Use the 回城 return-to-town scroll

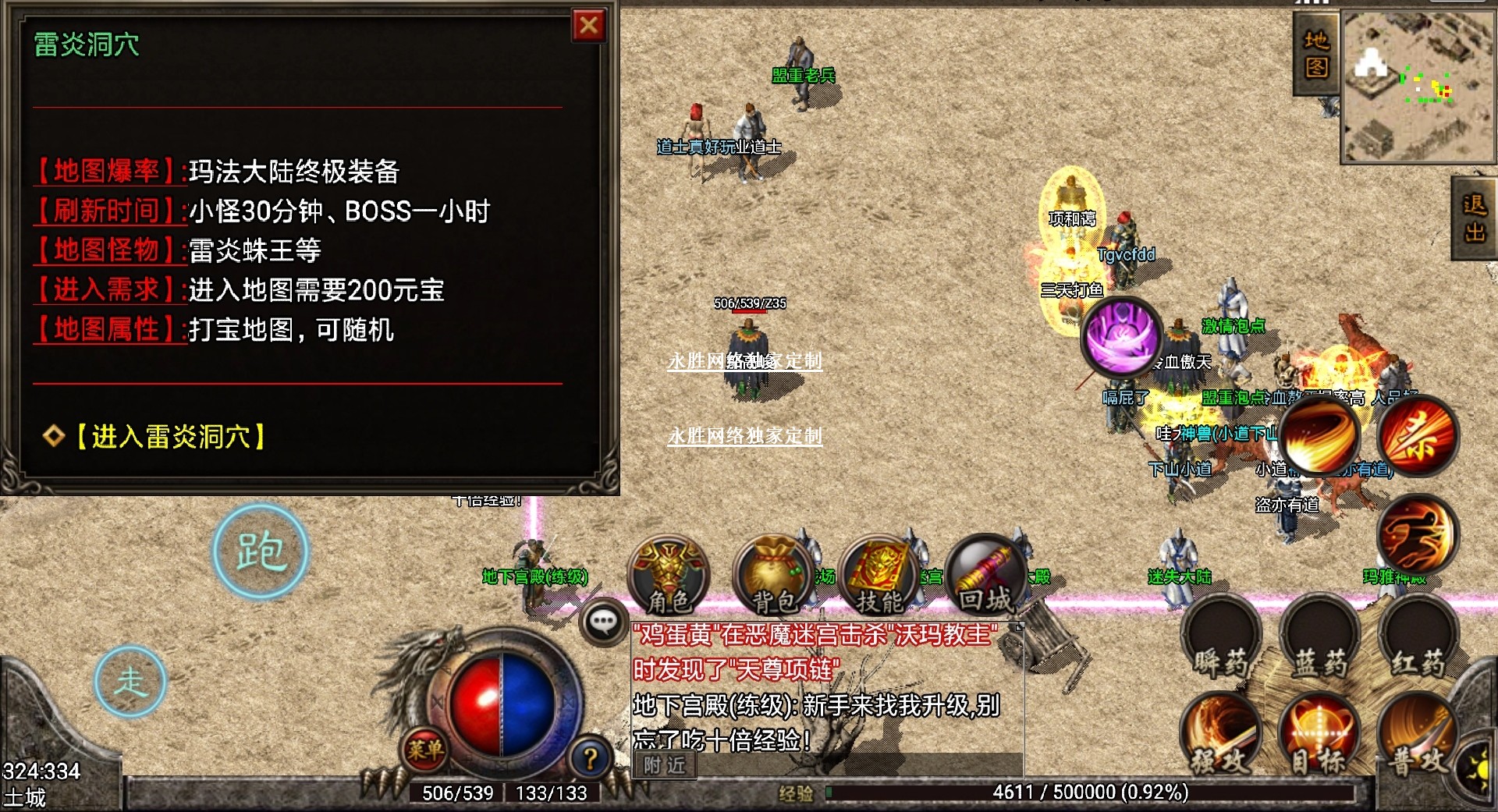[x=985, y=576]
